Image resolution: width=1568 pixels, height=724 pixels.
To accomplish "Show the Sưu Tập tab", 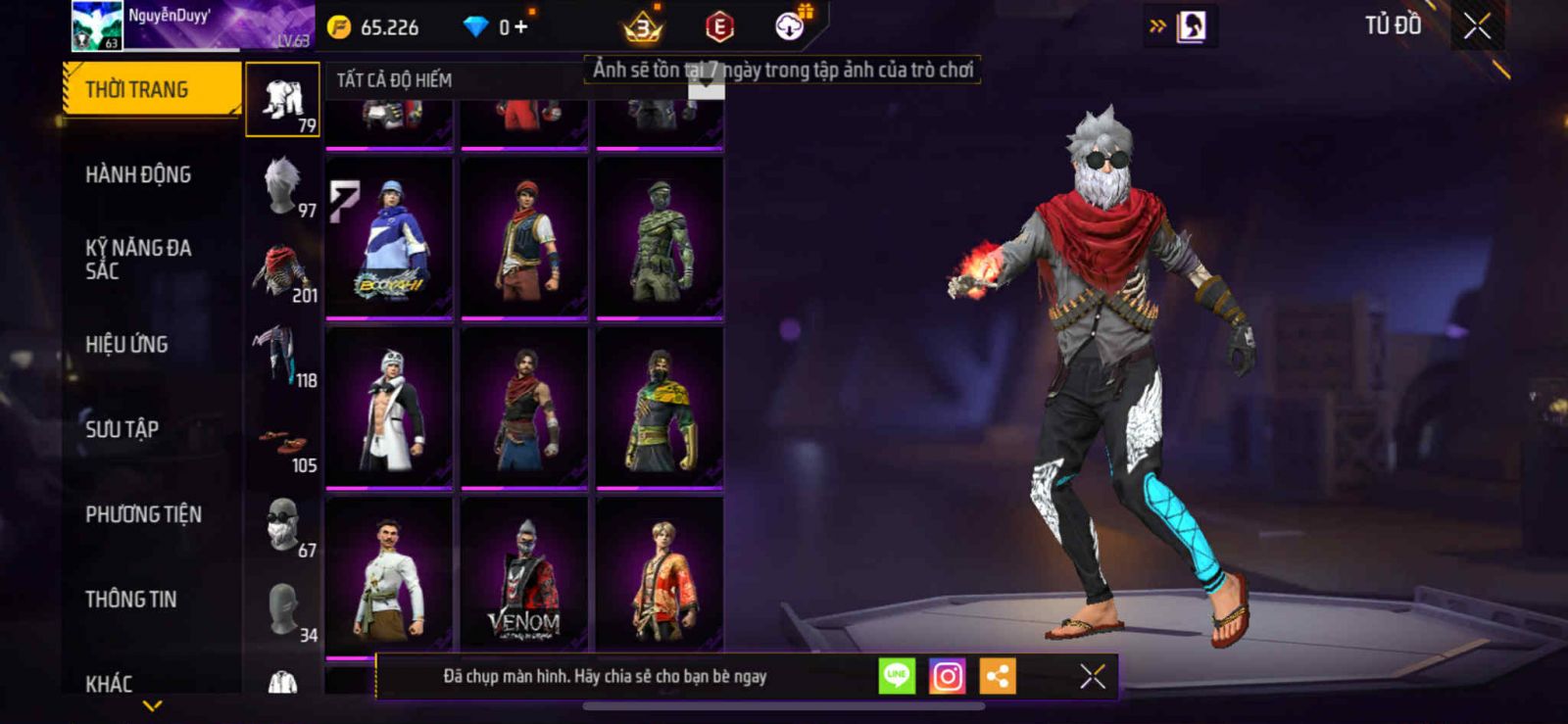I will [122, 429].
